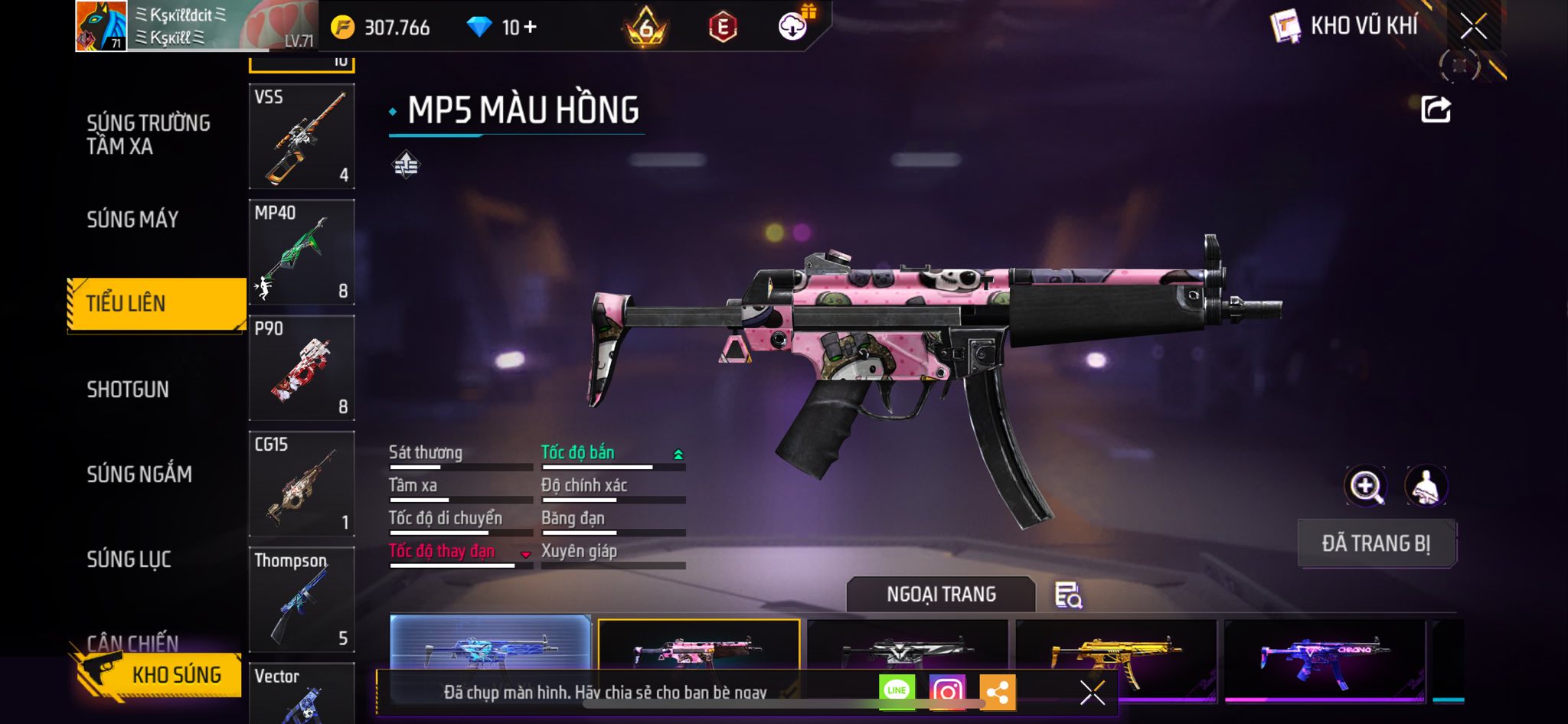Choose the P90 weapon tile
This screenshot has height=724, width=1568.
pos(302,368)
